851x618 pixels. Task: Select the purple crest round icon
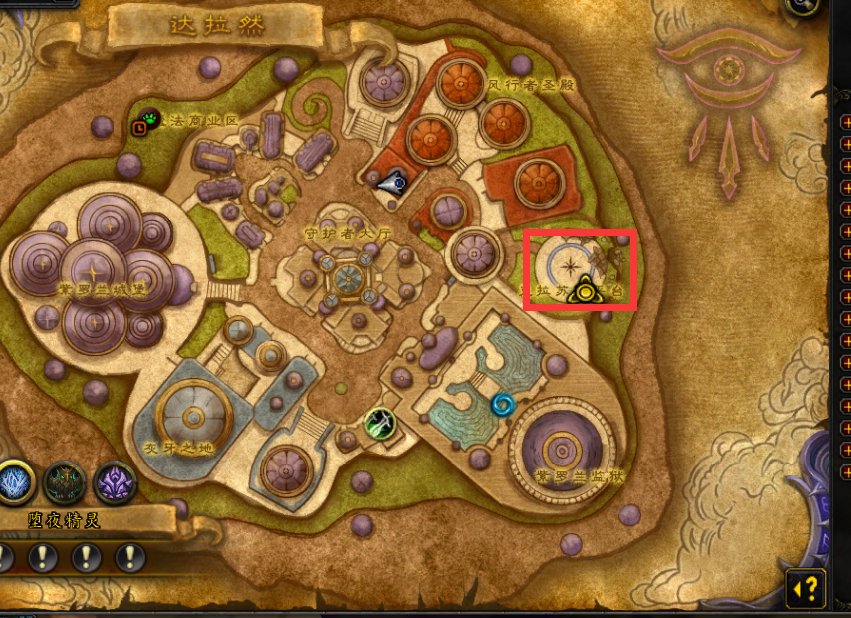[x=114, y=482]
